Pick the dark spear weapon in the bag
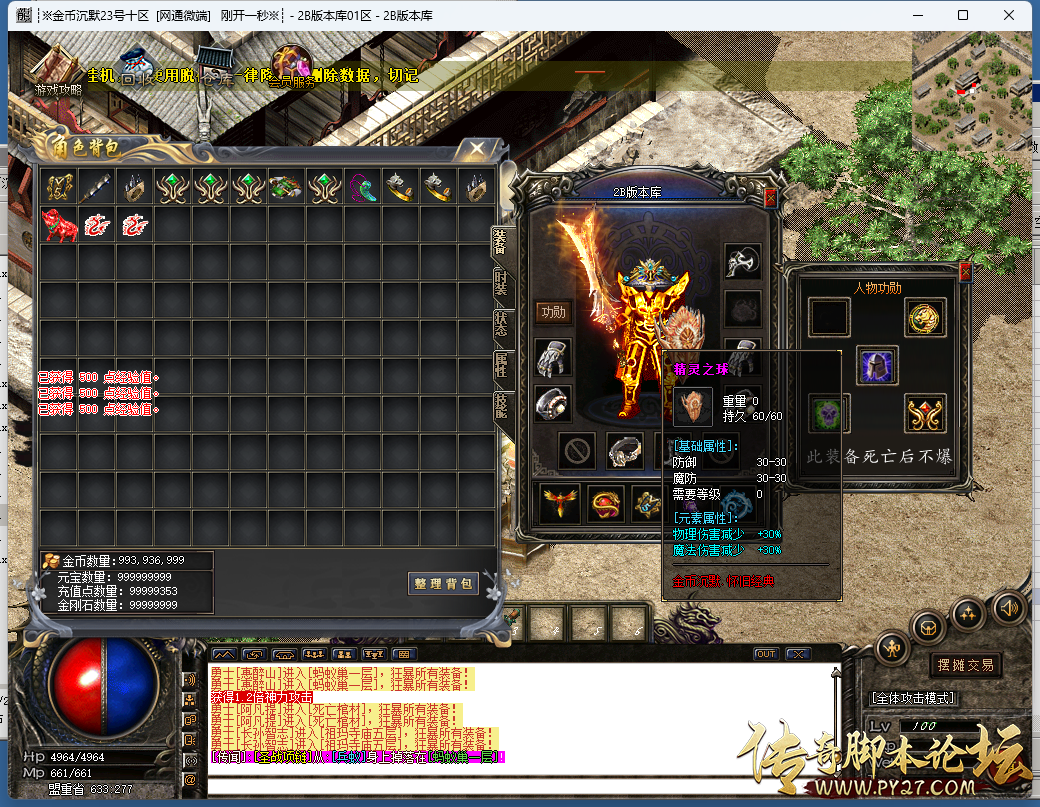Viewport: 1040px width, 807px height. (97, 187)
